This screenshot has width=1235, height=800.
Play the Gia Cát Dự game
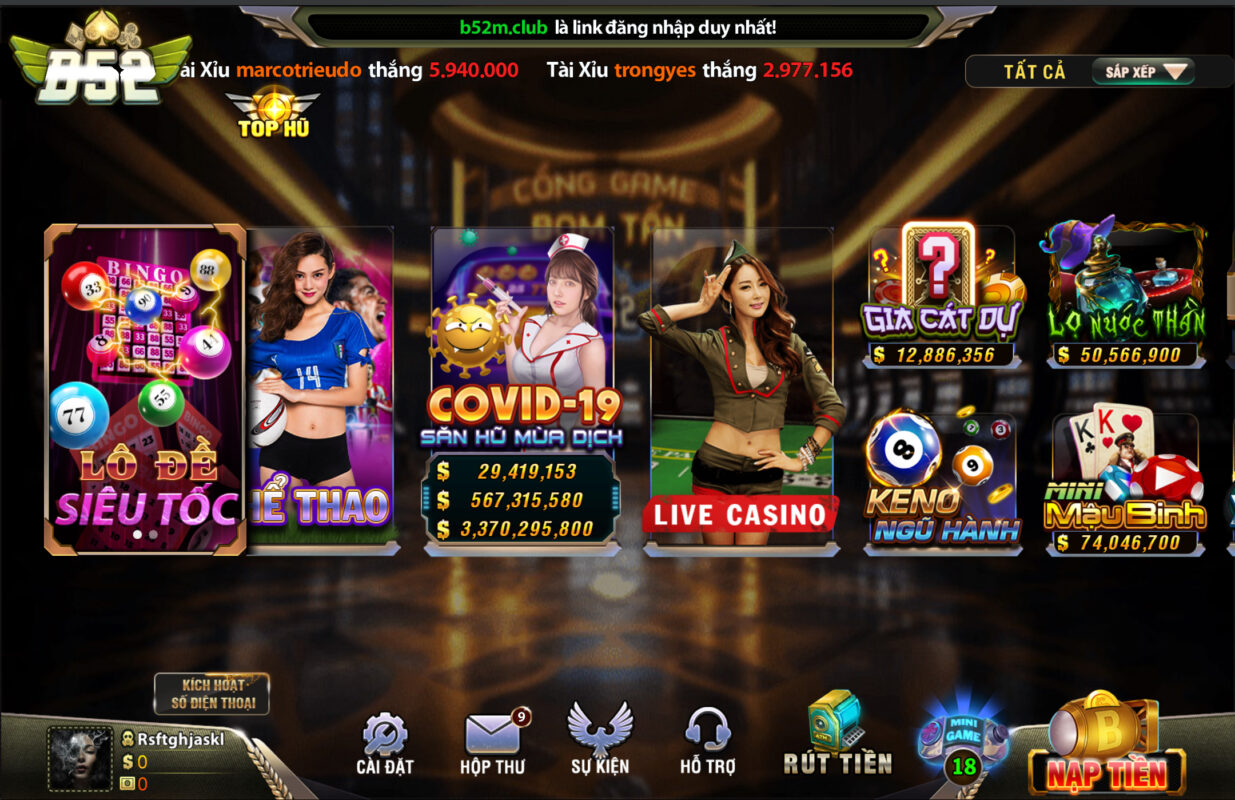coord(941,296)
